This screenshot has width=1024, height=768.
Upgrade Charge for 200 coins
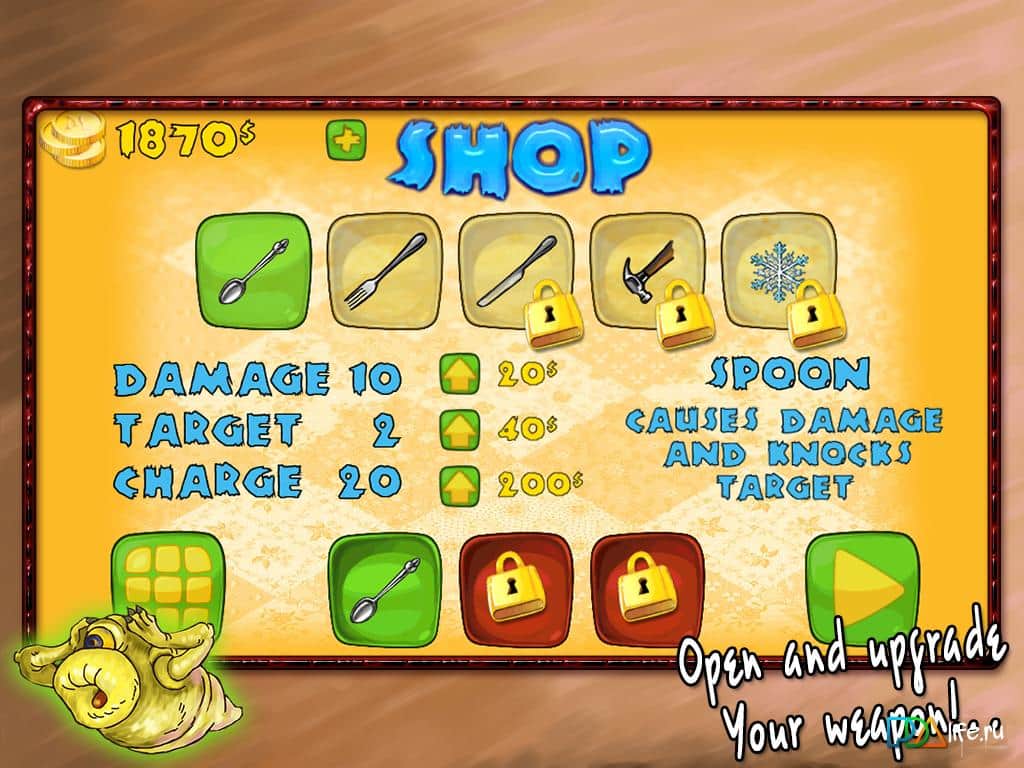click(454, 483)
